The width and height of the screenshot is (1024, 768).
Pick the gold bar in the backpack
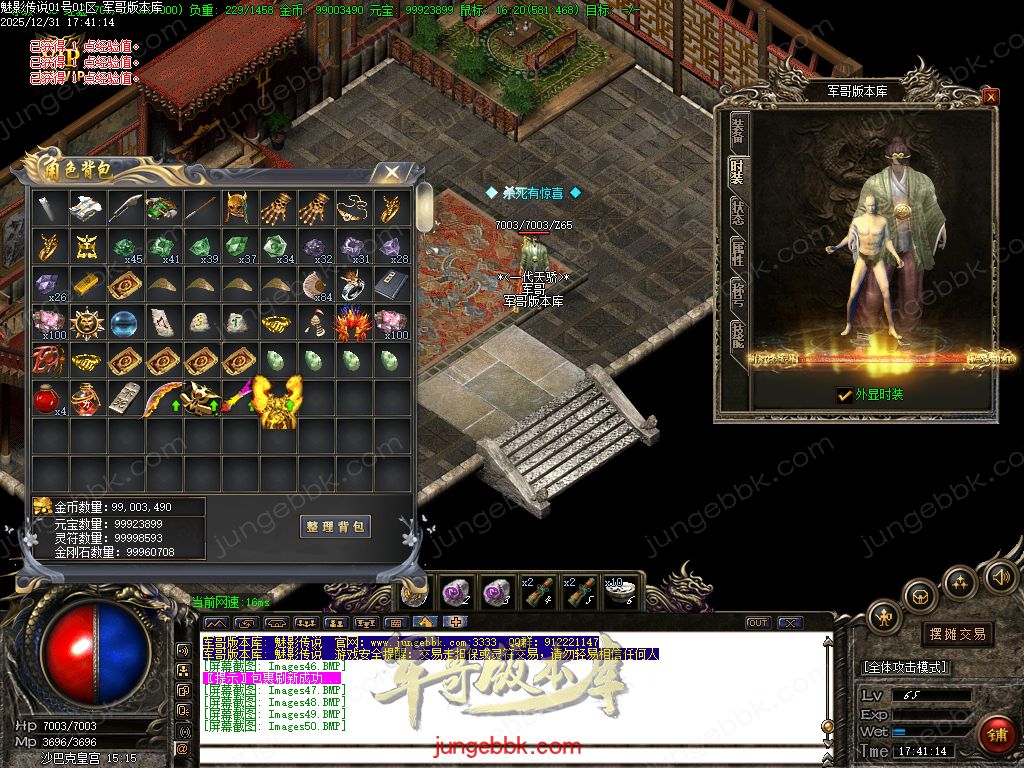point(87,284)
